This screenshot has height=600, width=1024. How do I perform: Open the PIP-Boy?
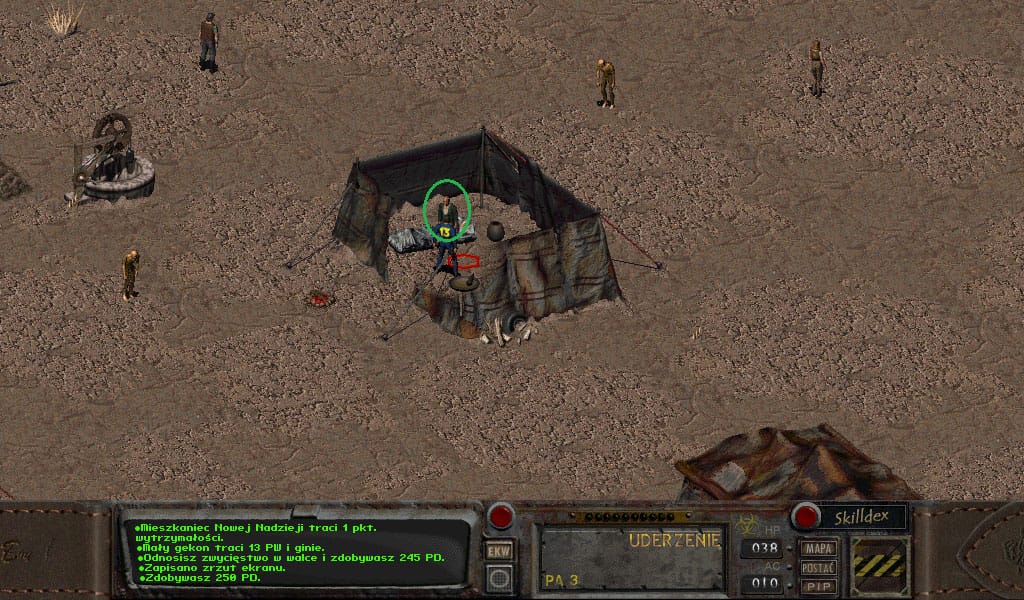tap(819, 586)
